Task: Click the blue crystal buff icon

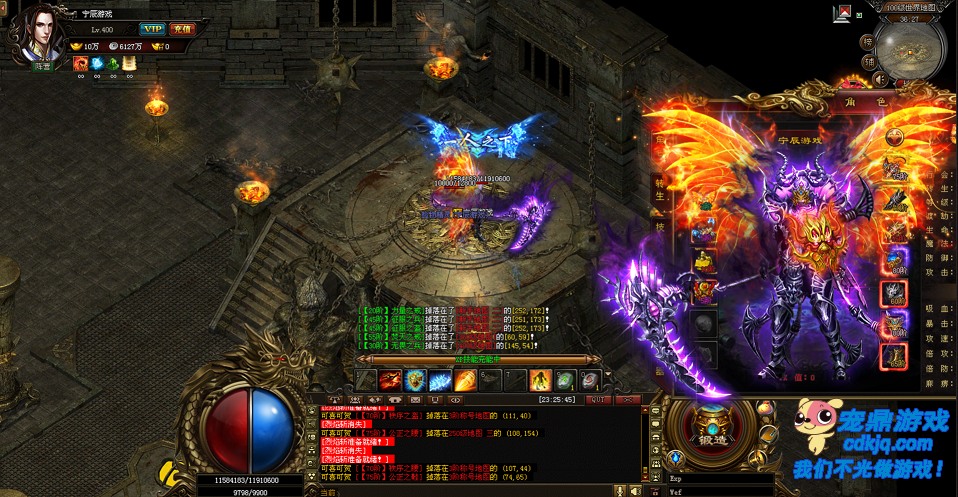Action: (97, 63)
